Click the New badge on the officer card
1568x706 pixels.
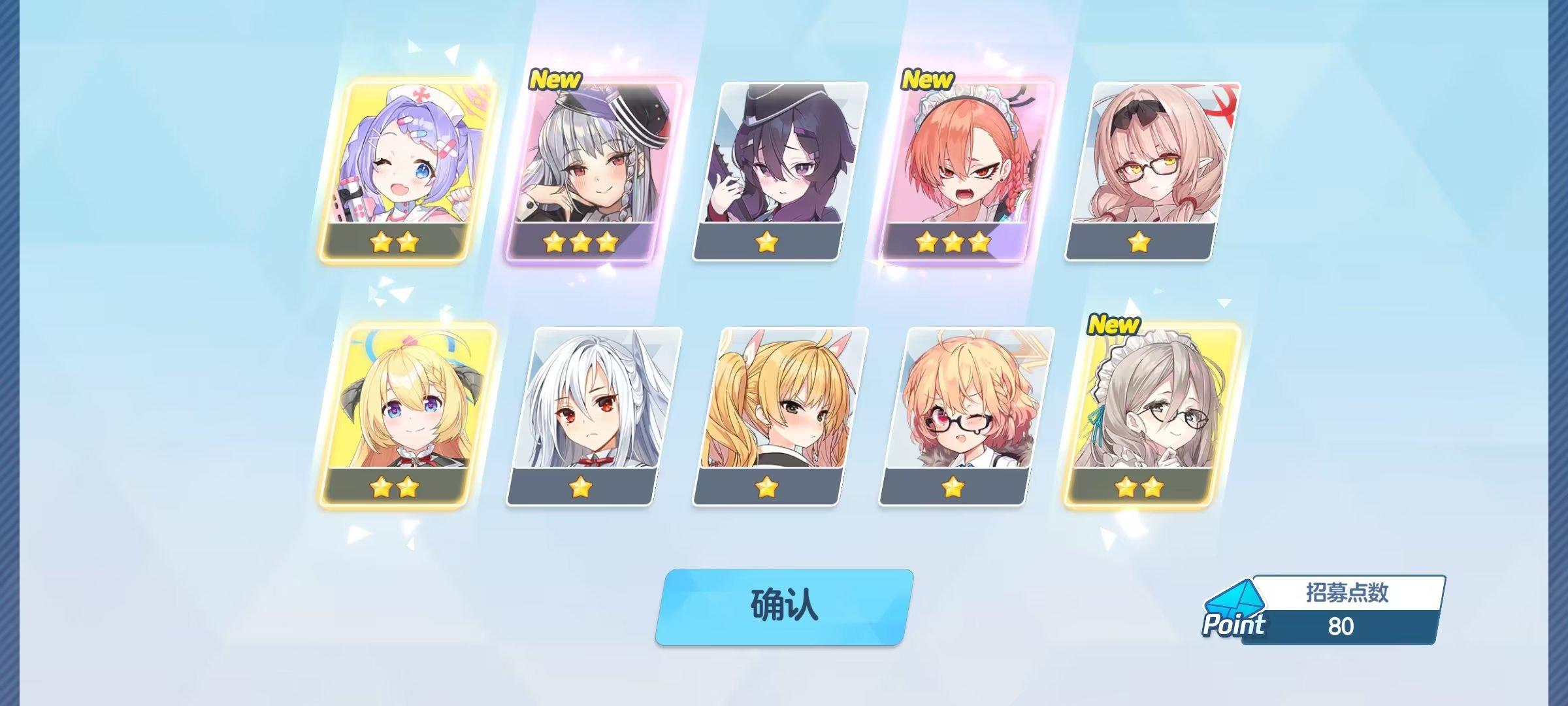(553, 80)
